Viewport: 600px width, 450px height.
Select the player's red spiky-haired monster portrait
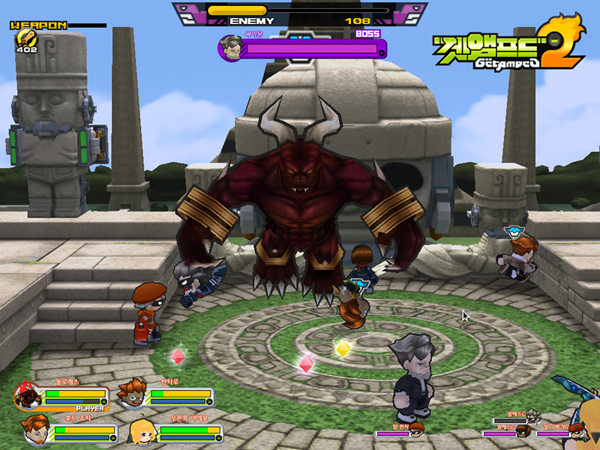[x=28, y=396]
